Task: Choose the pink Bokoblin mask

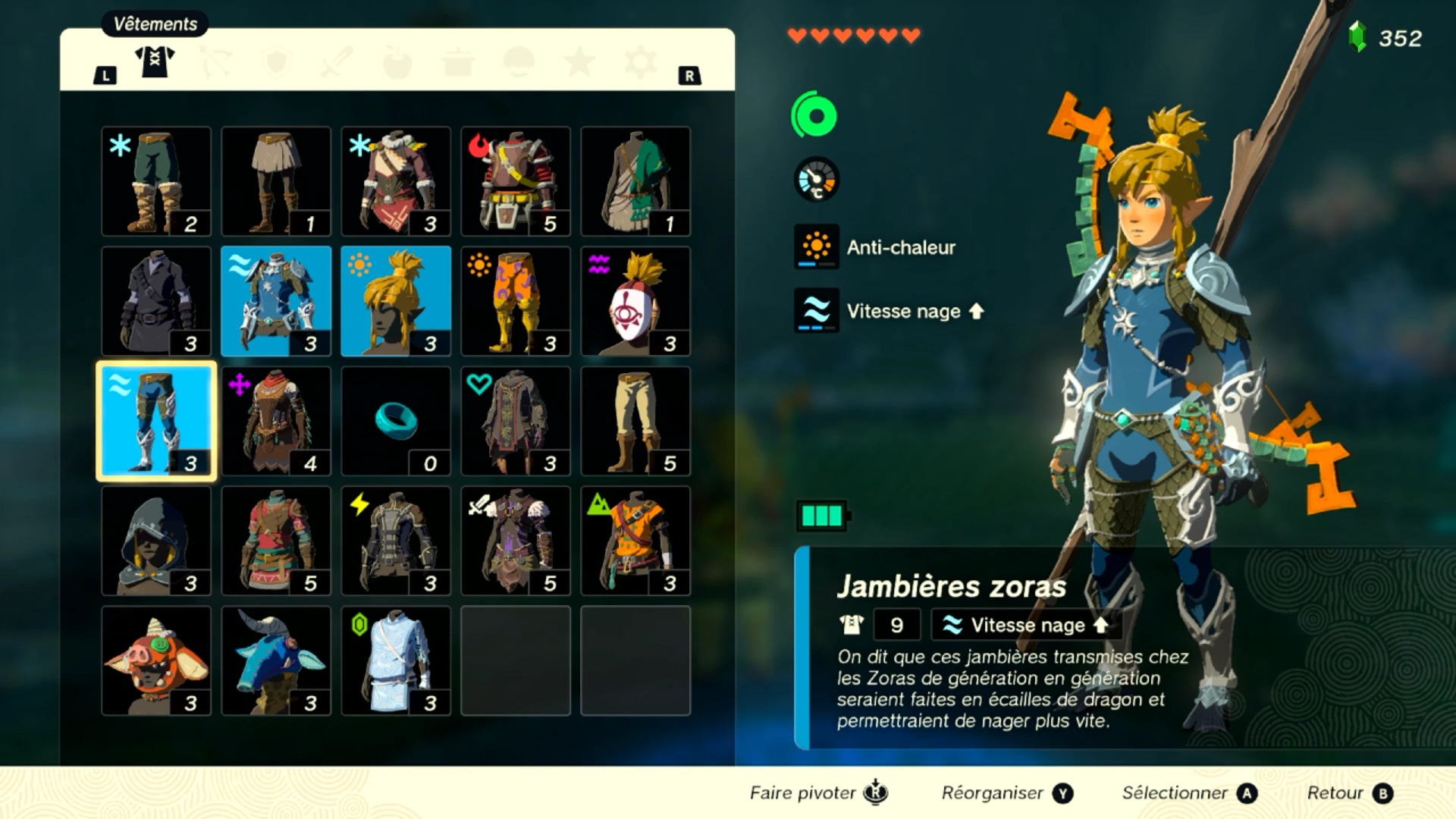Action: pos(156,661)
